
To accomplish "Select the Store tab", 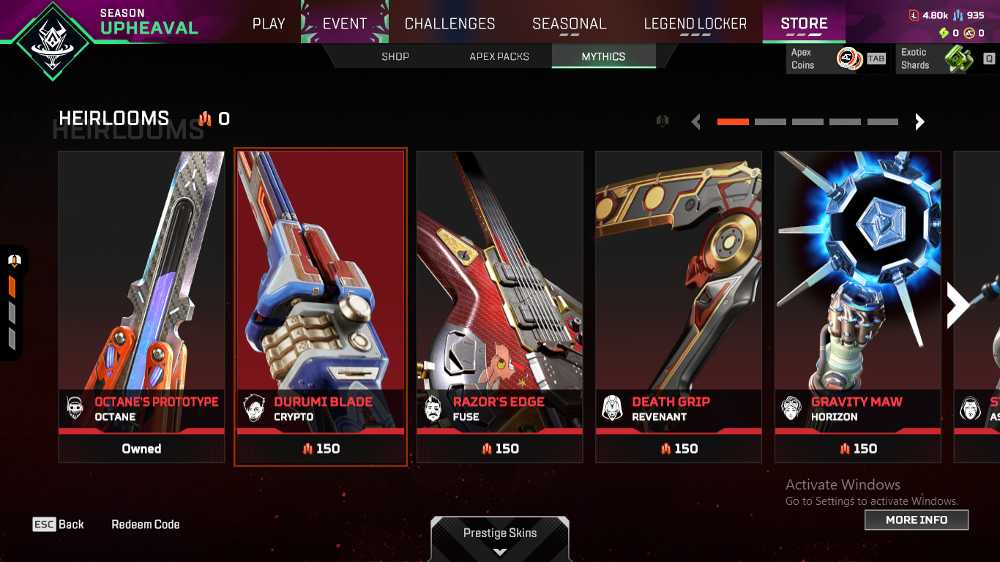I will coord(804,23).
